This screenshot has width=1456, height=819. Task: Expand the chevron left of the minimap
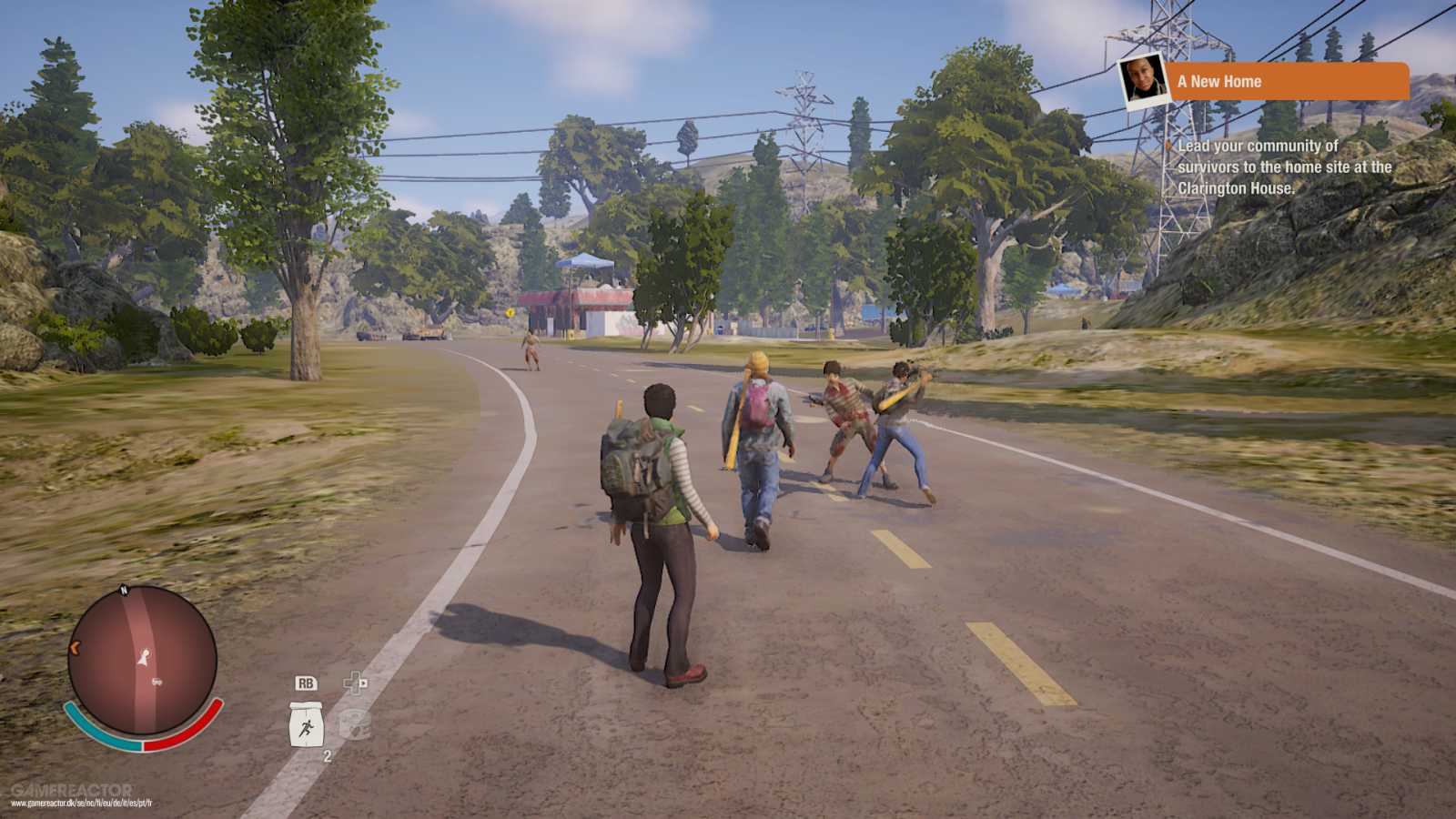(75, 647)
